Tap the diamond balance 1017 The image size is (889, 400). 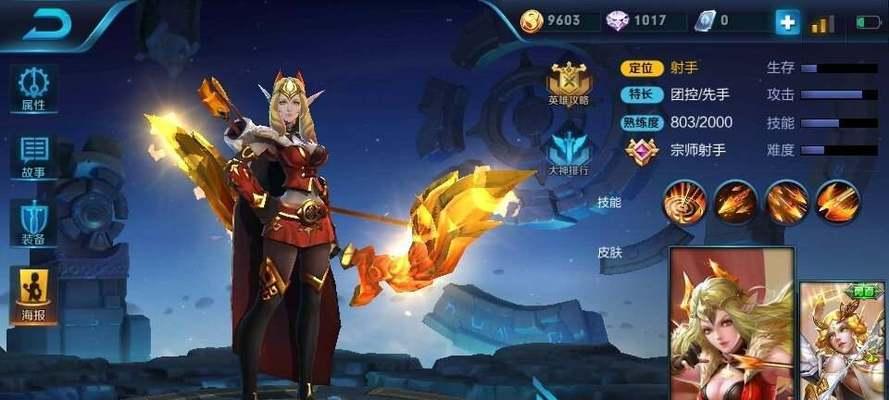638,21
